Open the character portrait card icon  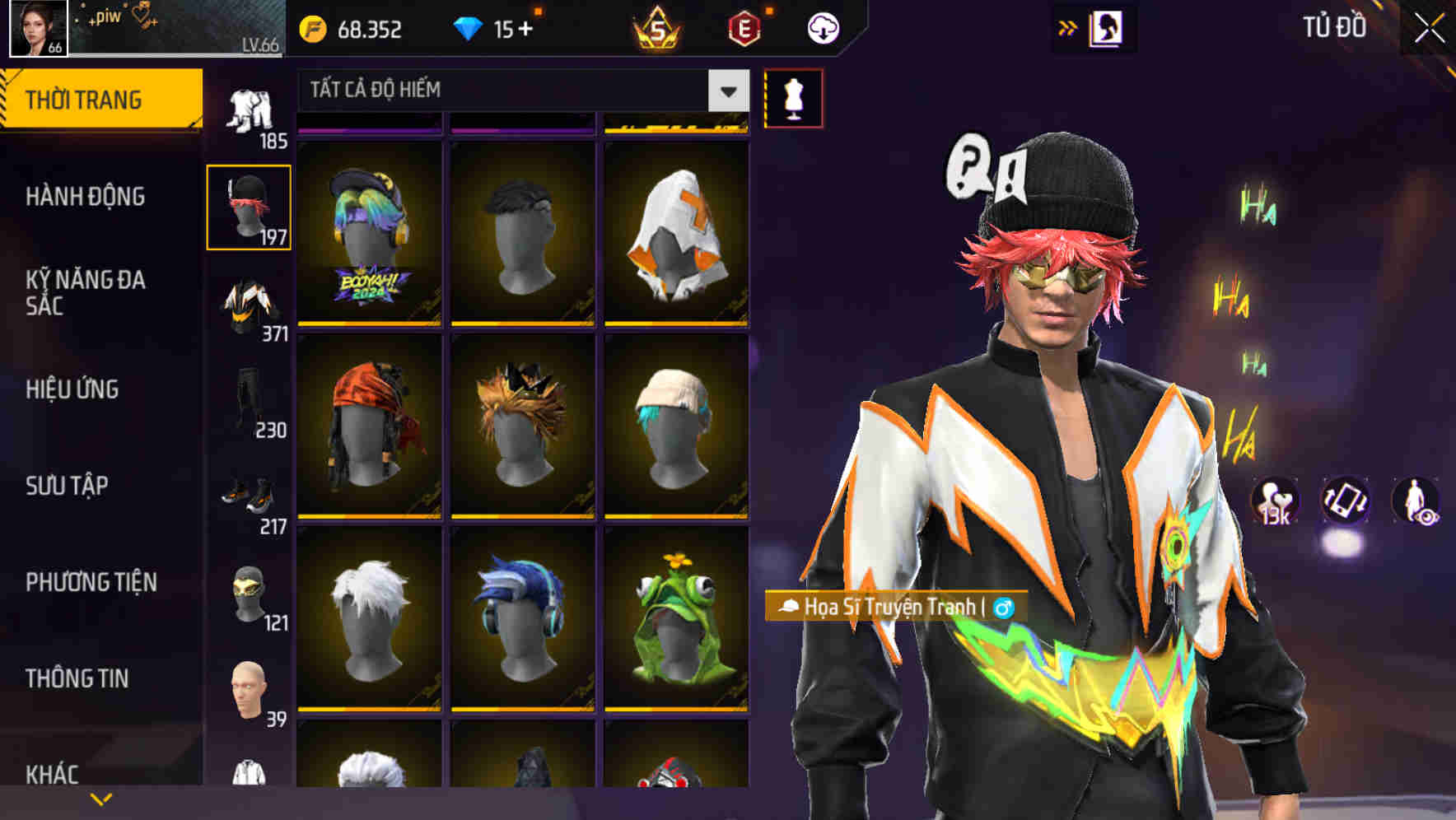(x=1108, y=27)
